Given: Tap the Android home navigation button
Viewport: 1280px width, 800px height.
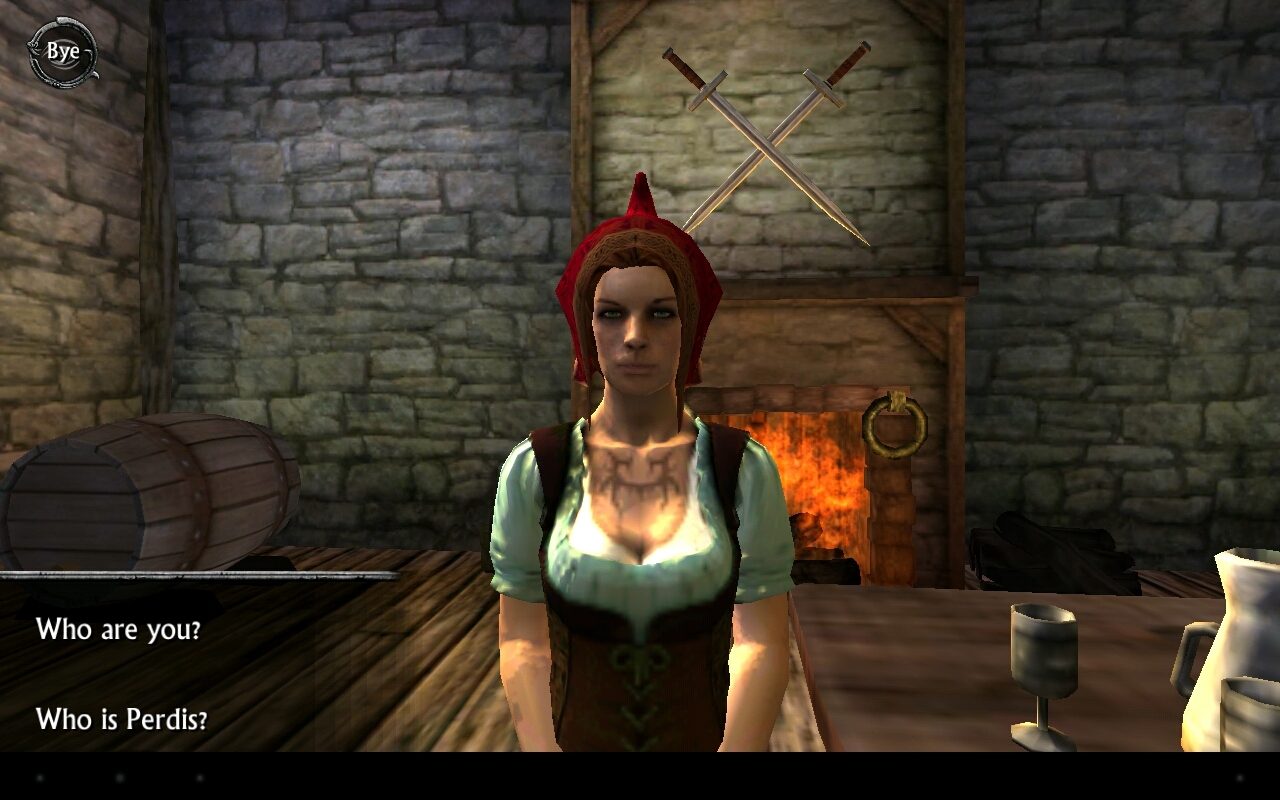Looking at the screenshot, I should click(119, 778).
